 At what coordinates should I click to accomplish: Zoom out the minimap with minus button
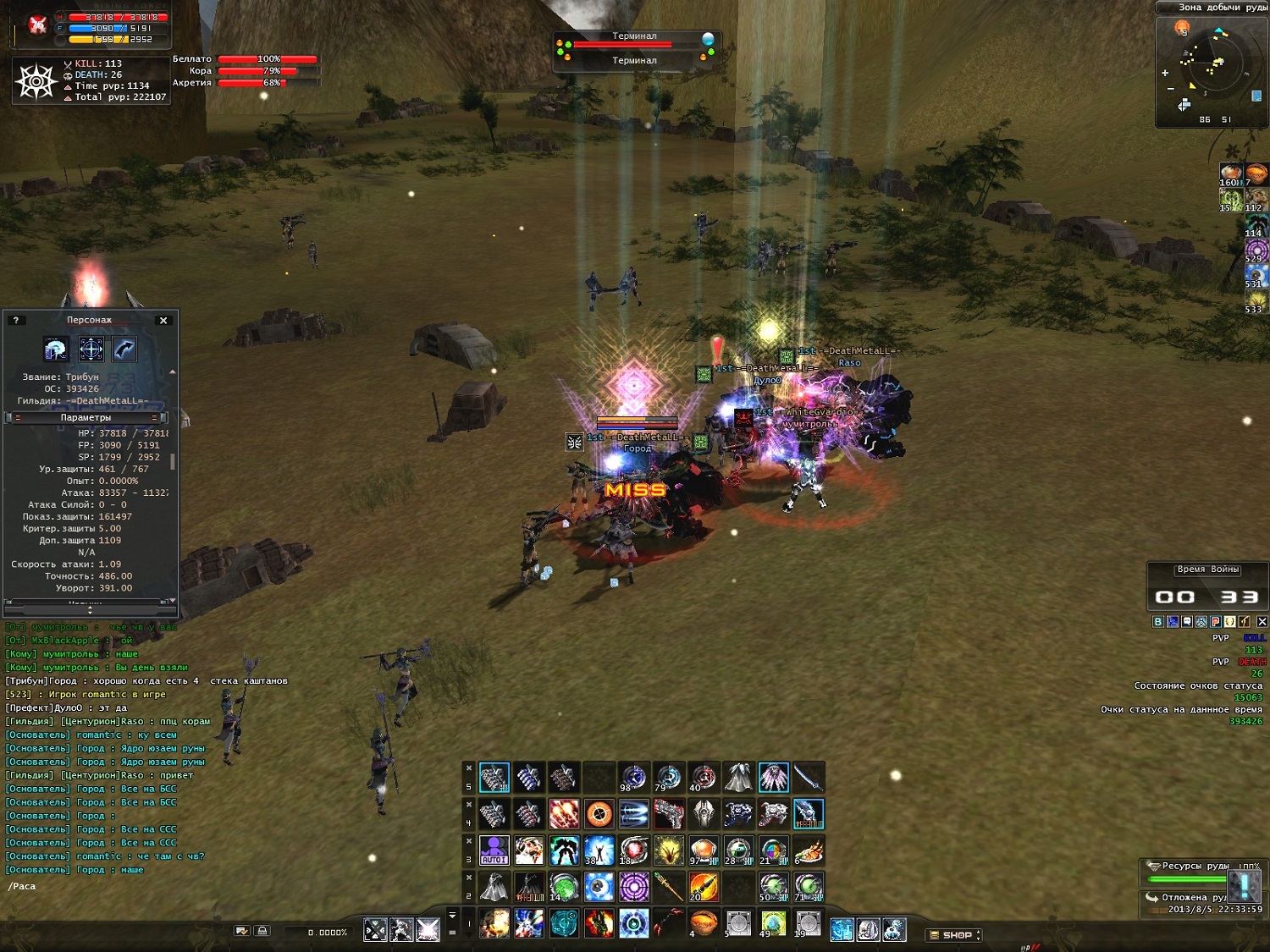[1170, 89]
